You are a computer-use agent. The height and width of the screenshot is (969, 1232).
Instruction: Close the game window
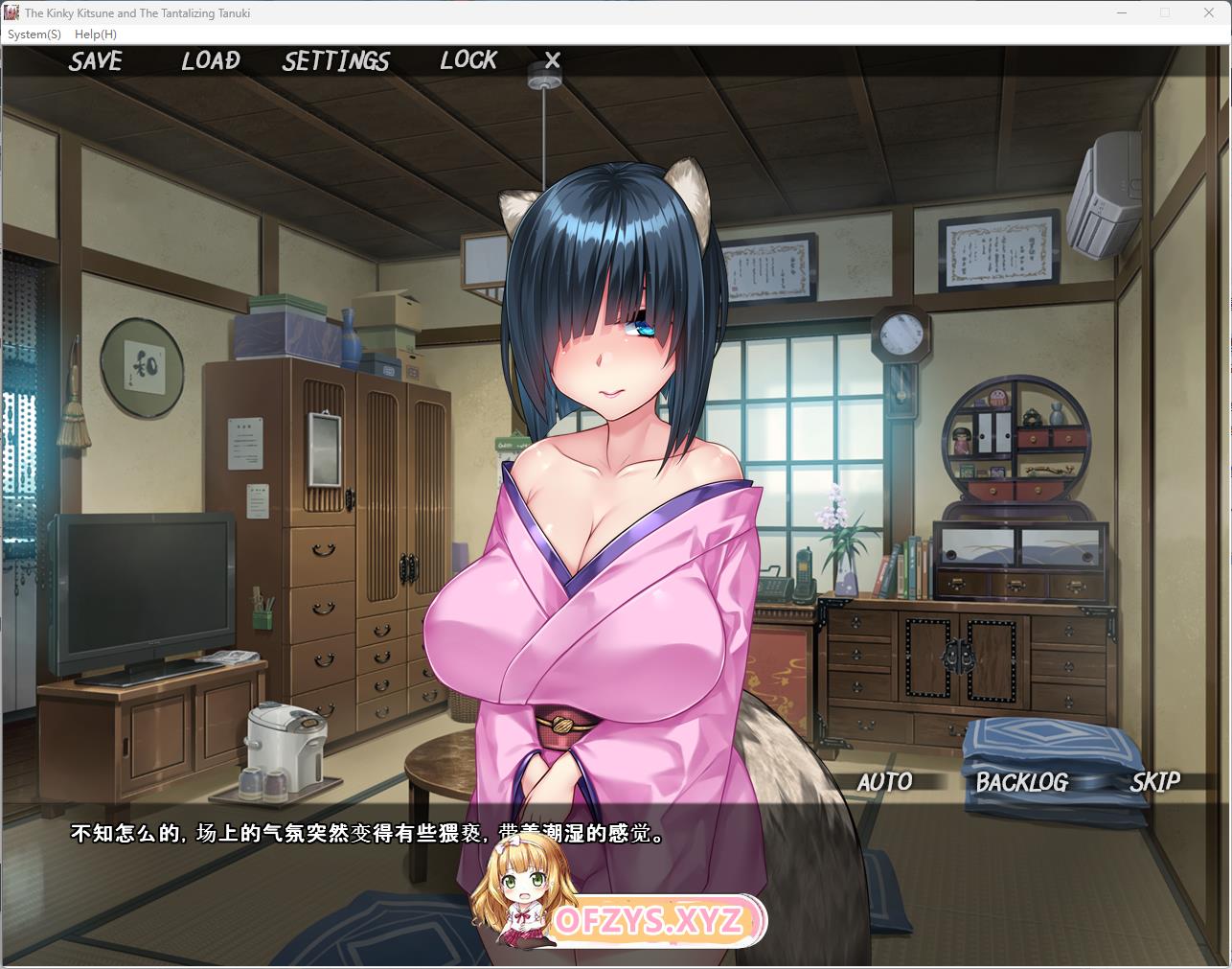(x=1209, y=13)
